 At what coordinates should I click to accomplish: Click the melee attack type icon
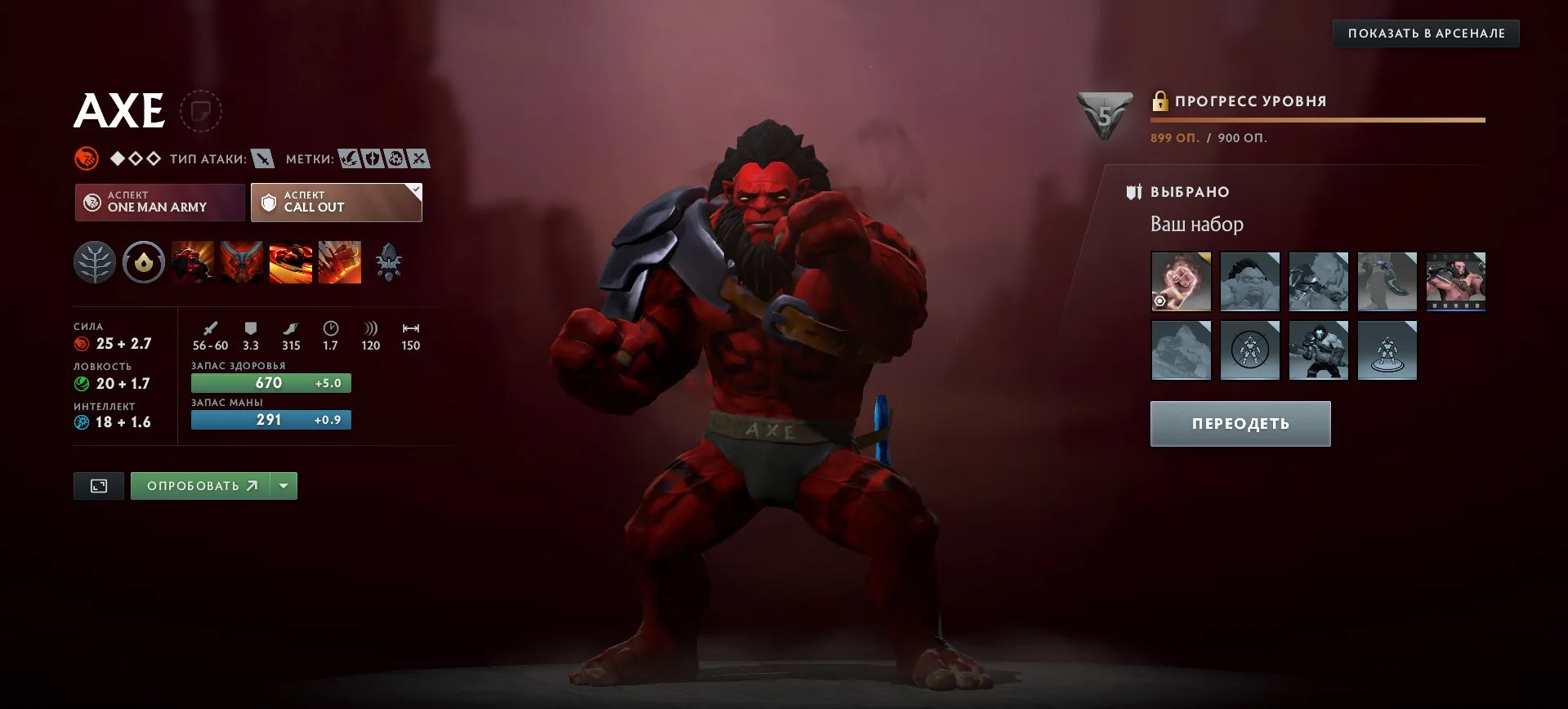click(263, 159)
